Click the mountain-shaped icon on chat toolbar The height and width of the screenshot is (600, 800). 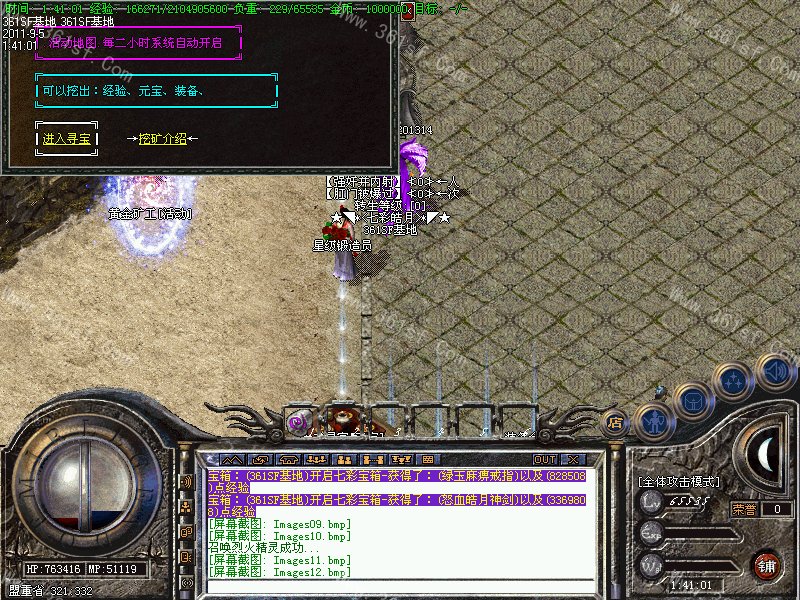[232, 459]
